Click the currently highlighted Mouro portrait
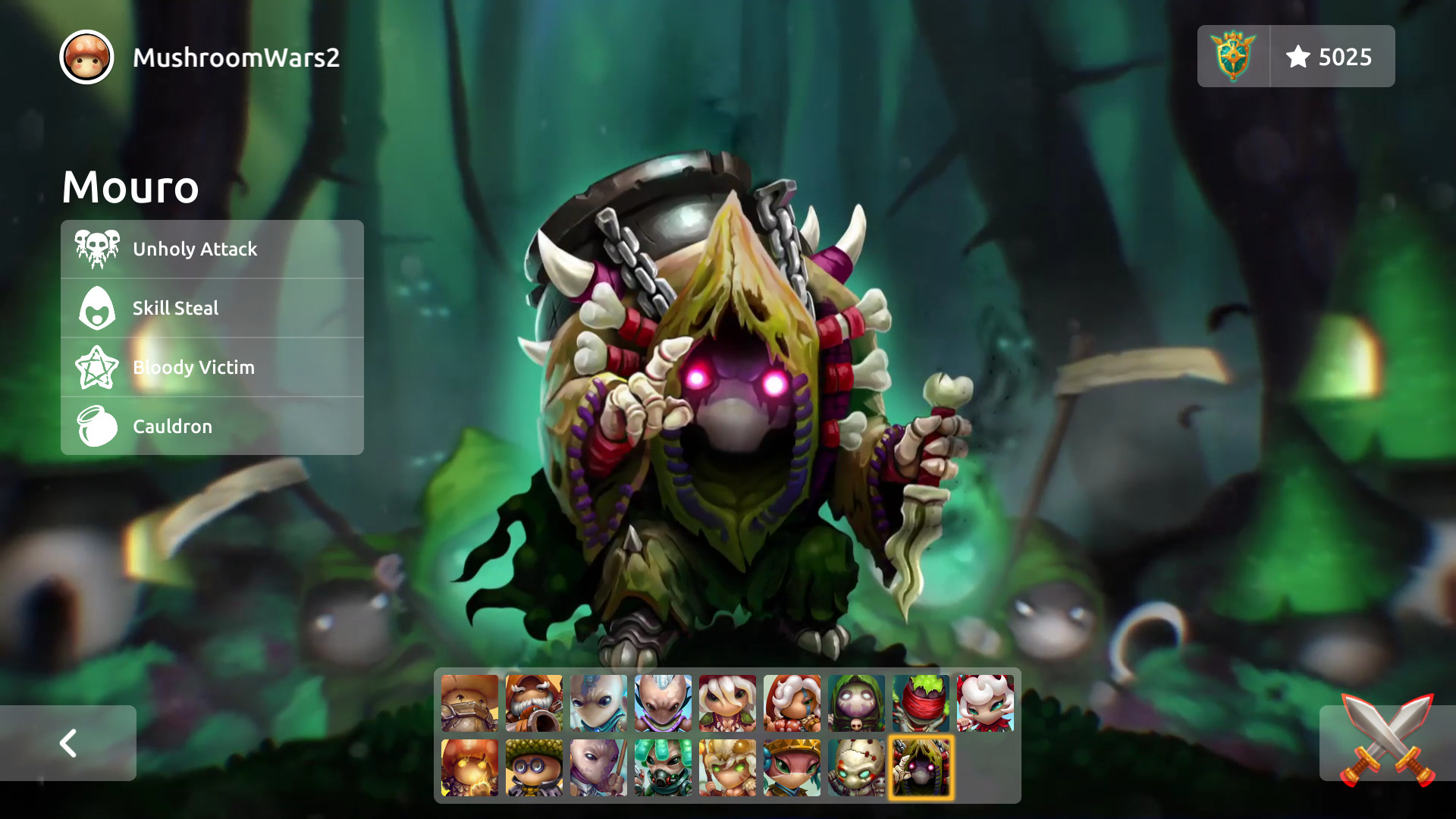Viewport: 1456px width, 819px height. point(920,767)
